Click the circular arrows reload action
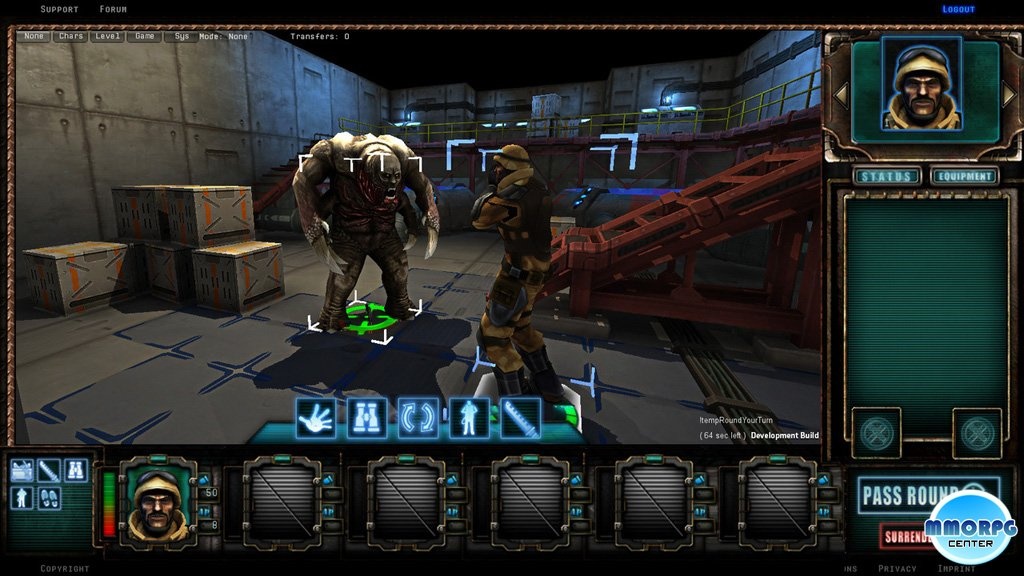 418,418
